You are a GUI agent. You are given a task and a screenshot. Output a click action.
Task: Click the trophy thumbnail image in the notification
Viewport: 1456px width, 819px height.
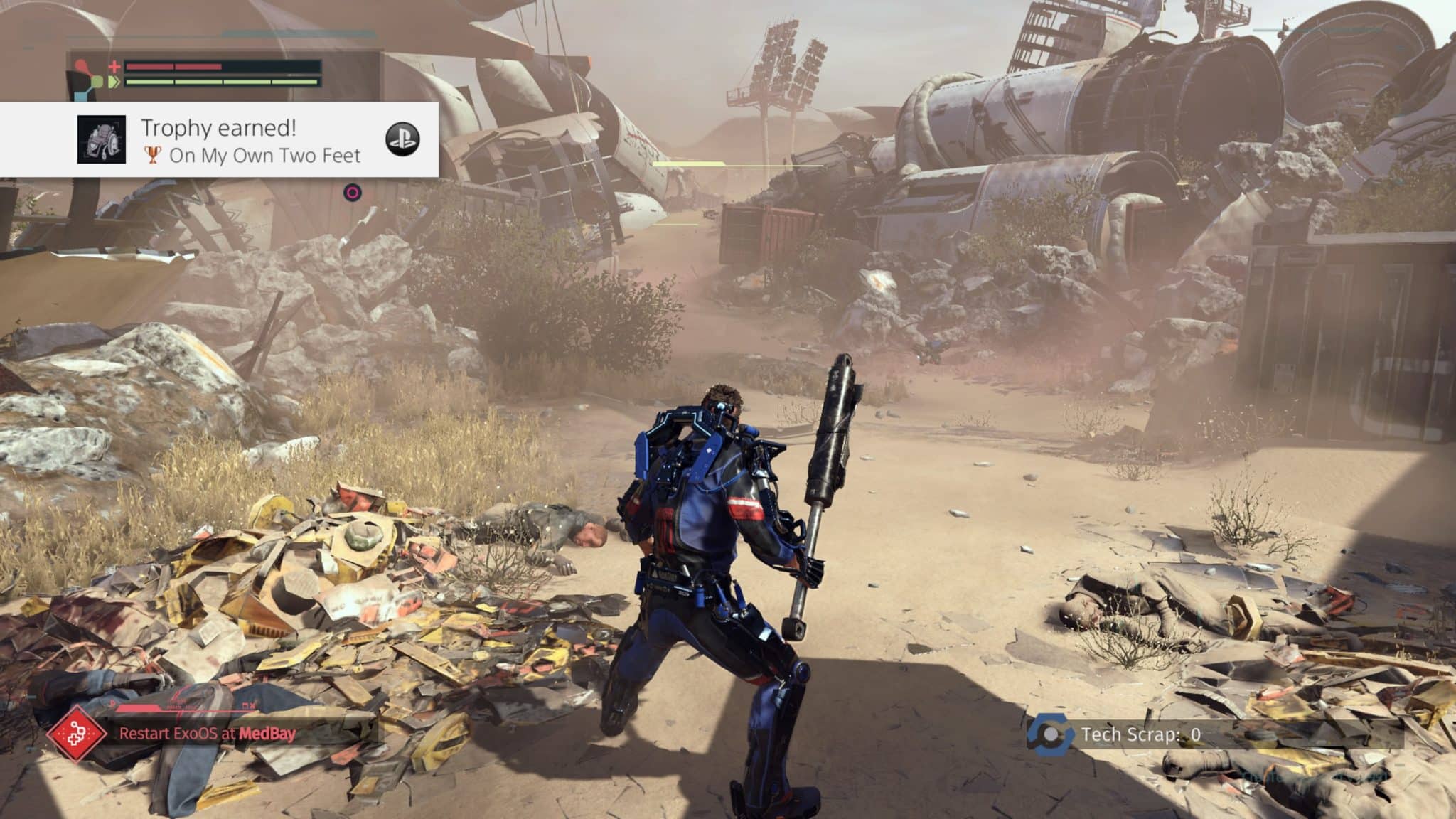pyautogui.click(x=102, y=139)
